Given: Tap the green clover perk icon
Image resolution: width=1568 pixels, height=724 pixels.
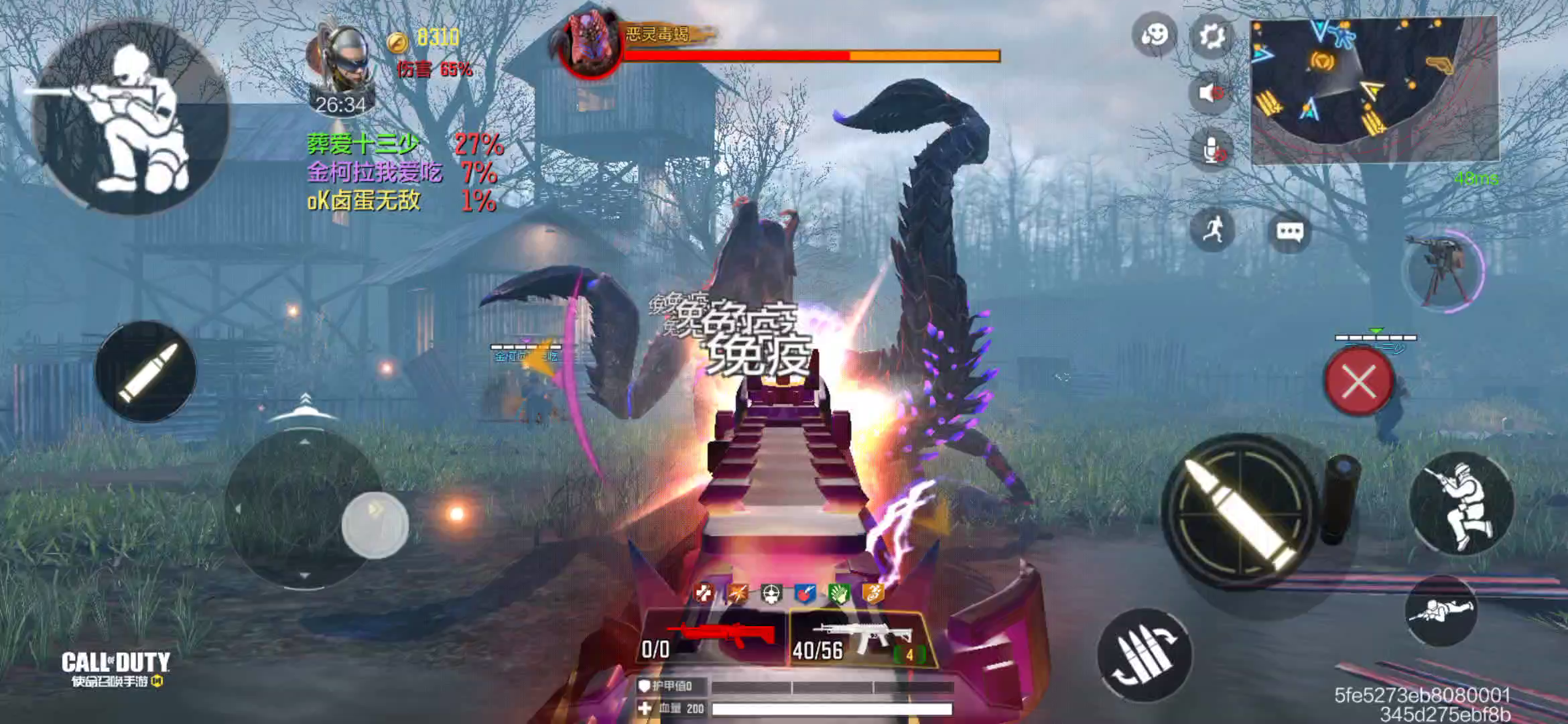Looking at the screenshot, I should point(838,593).
